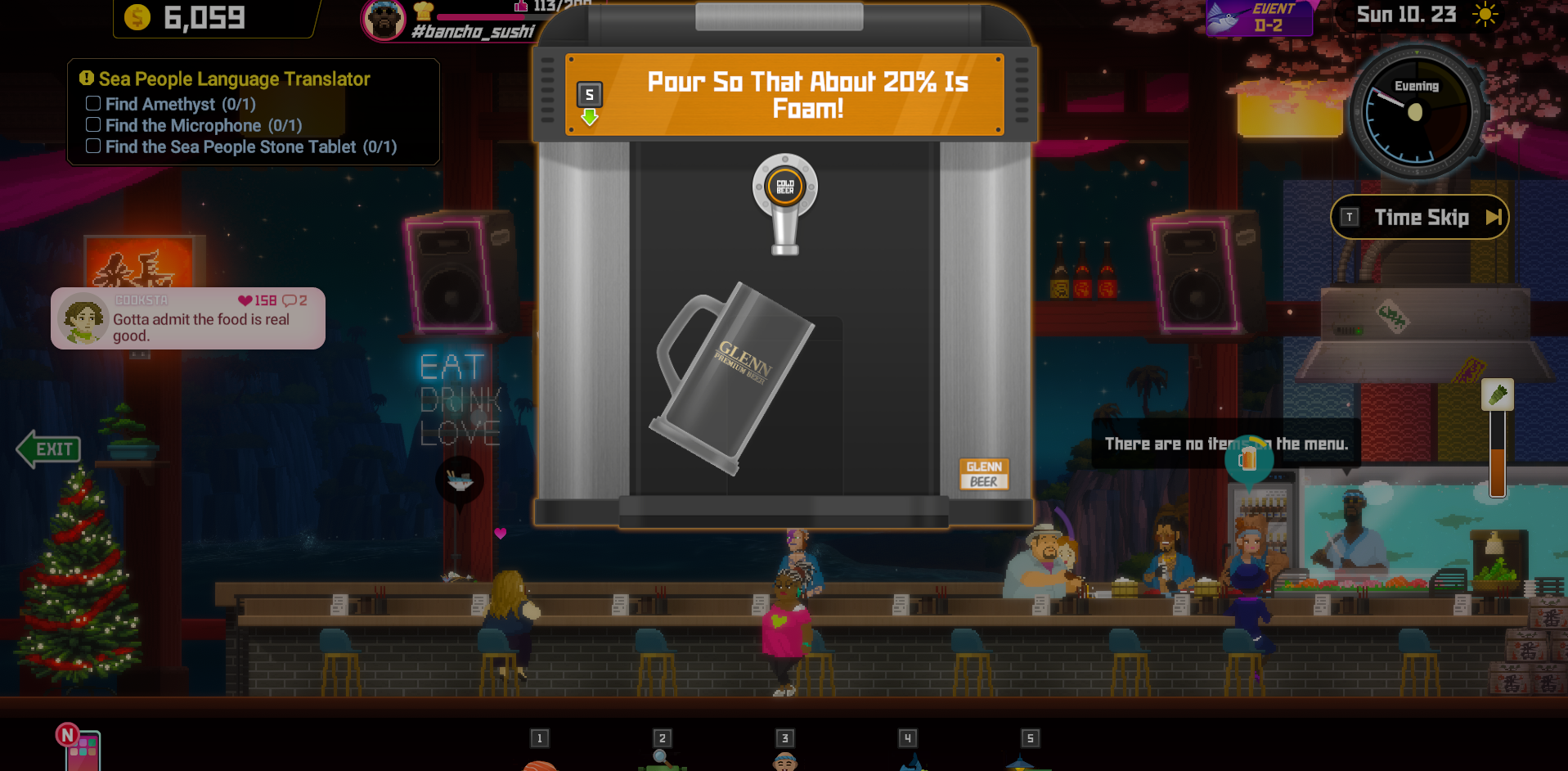Open Cooksta's review post
The image size is (1568, 771).
tap(186, 318)
